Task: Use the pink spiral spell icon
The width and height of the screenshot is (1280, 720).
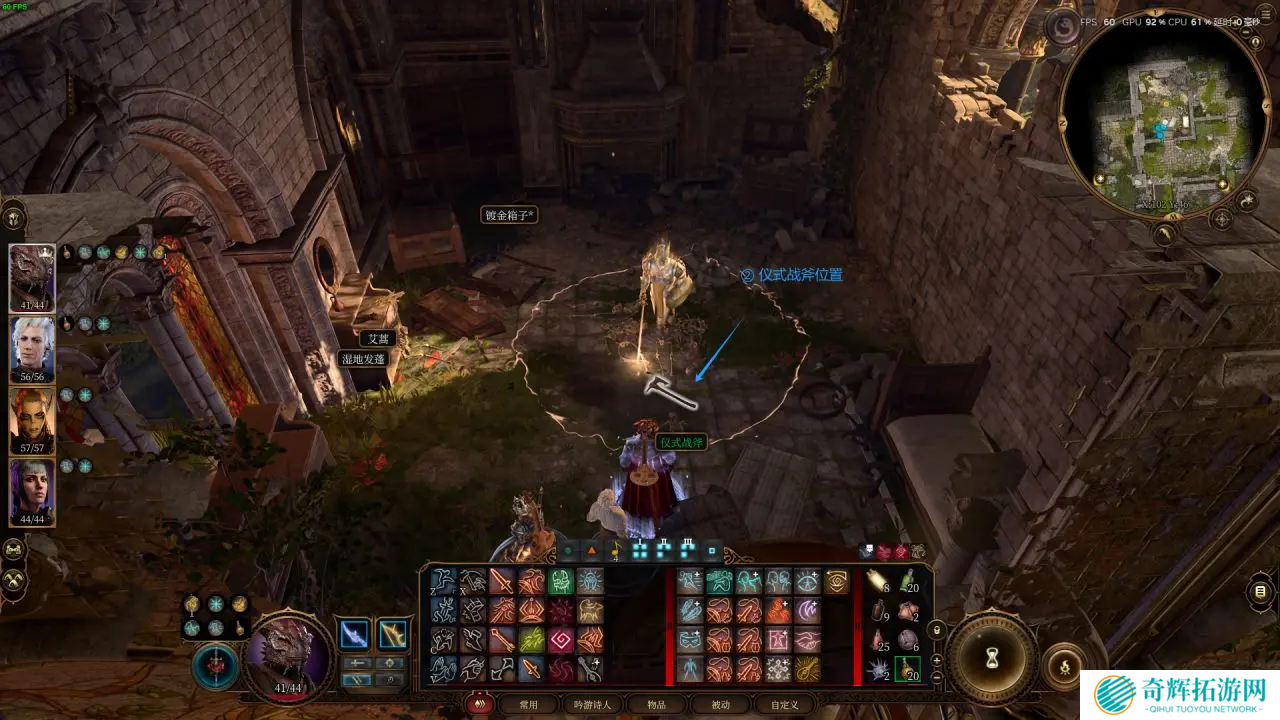Action: point(561,640)
